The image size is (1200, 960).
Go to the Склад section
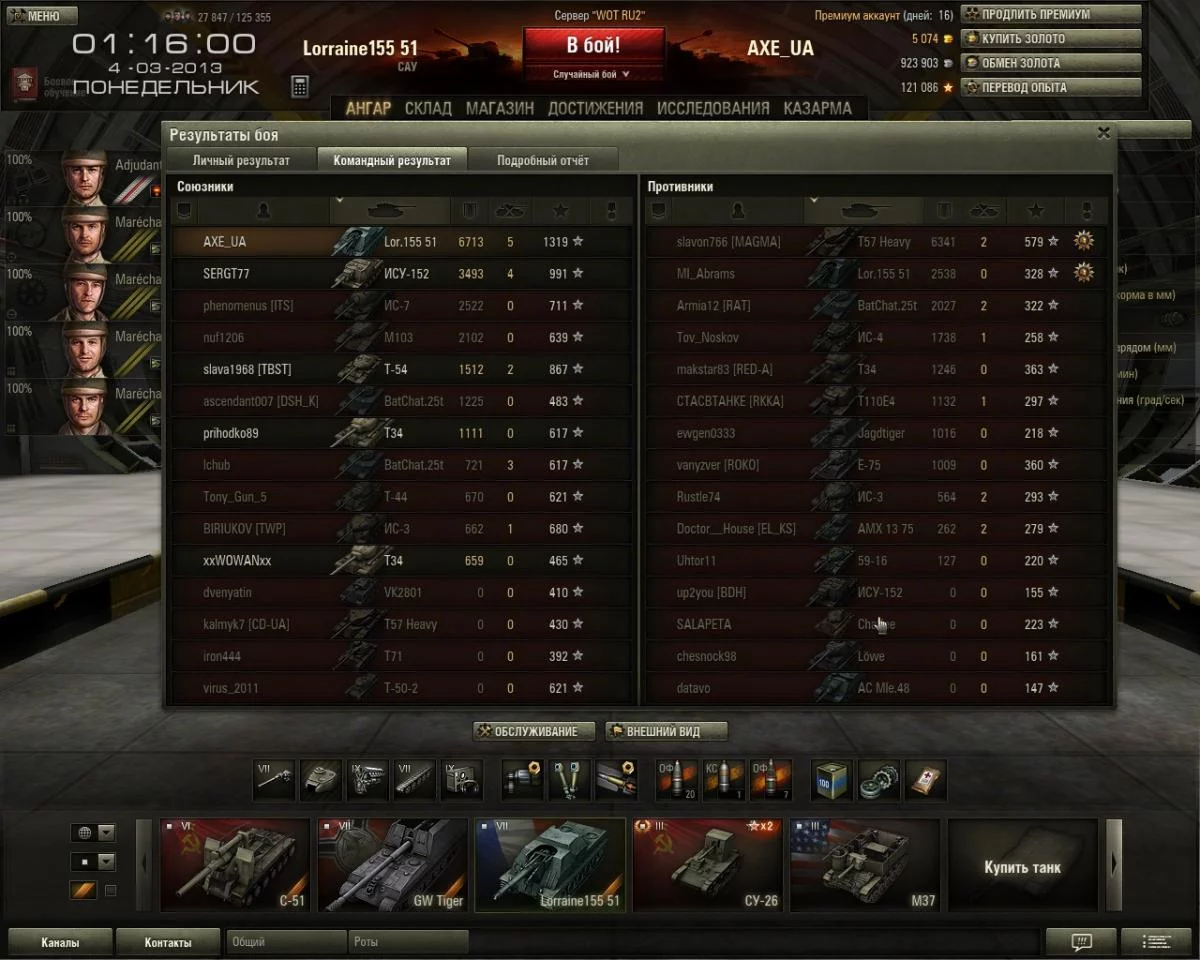[x=428, y=108]
